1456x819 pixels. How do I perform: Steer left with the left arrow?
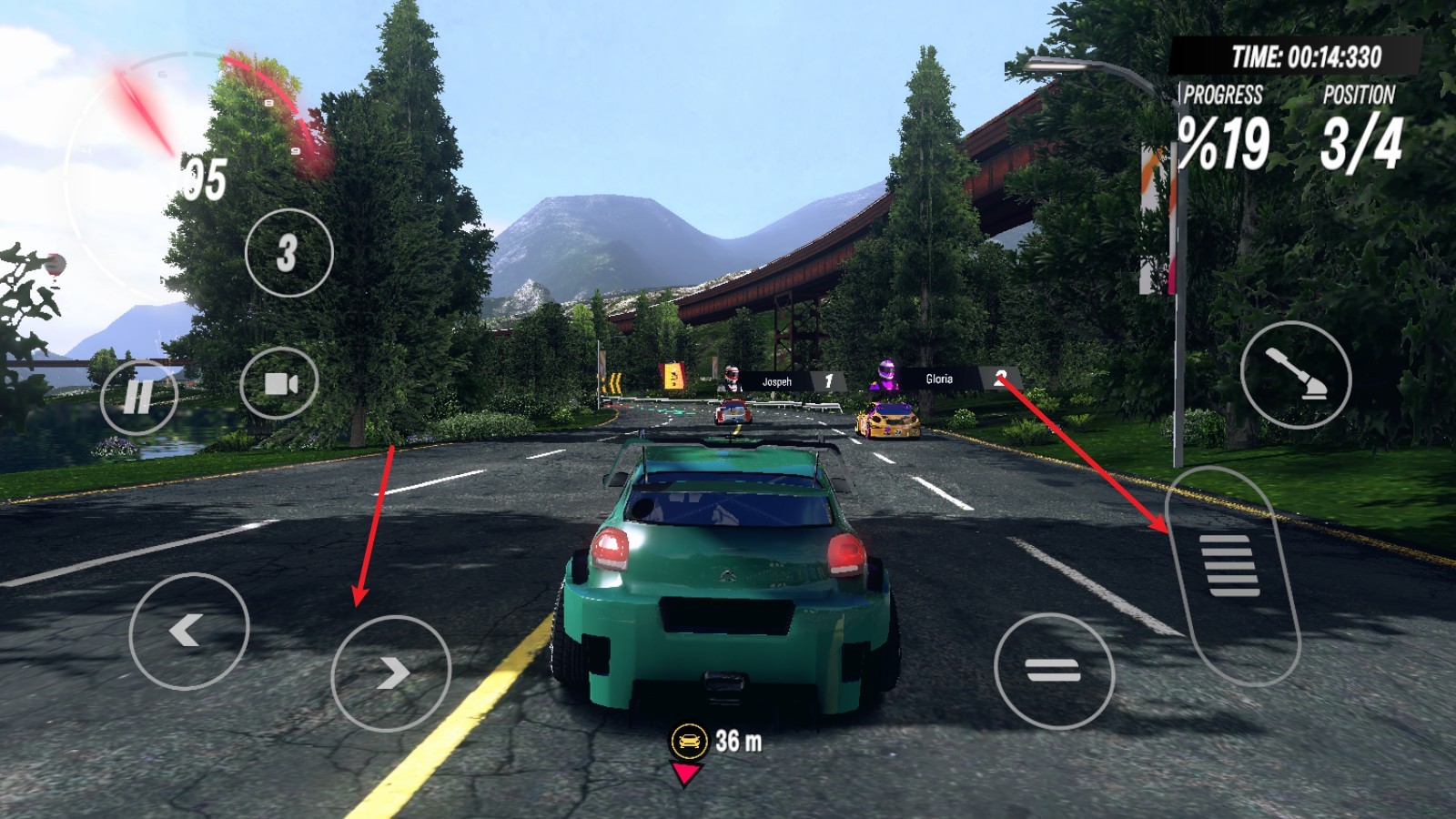coord(188,631)
